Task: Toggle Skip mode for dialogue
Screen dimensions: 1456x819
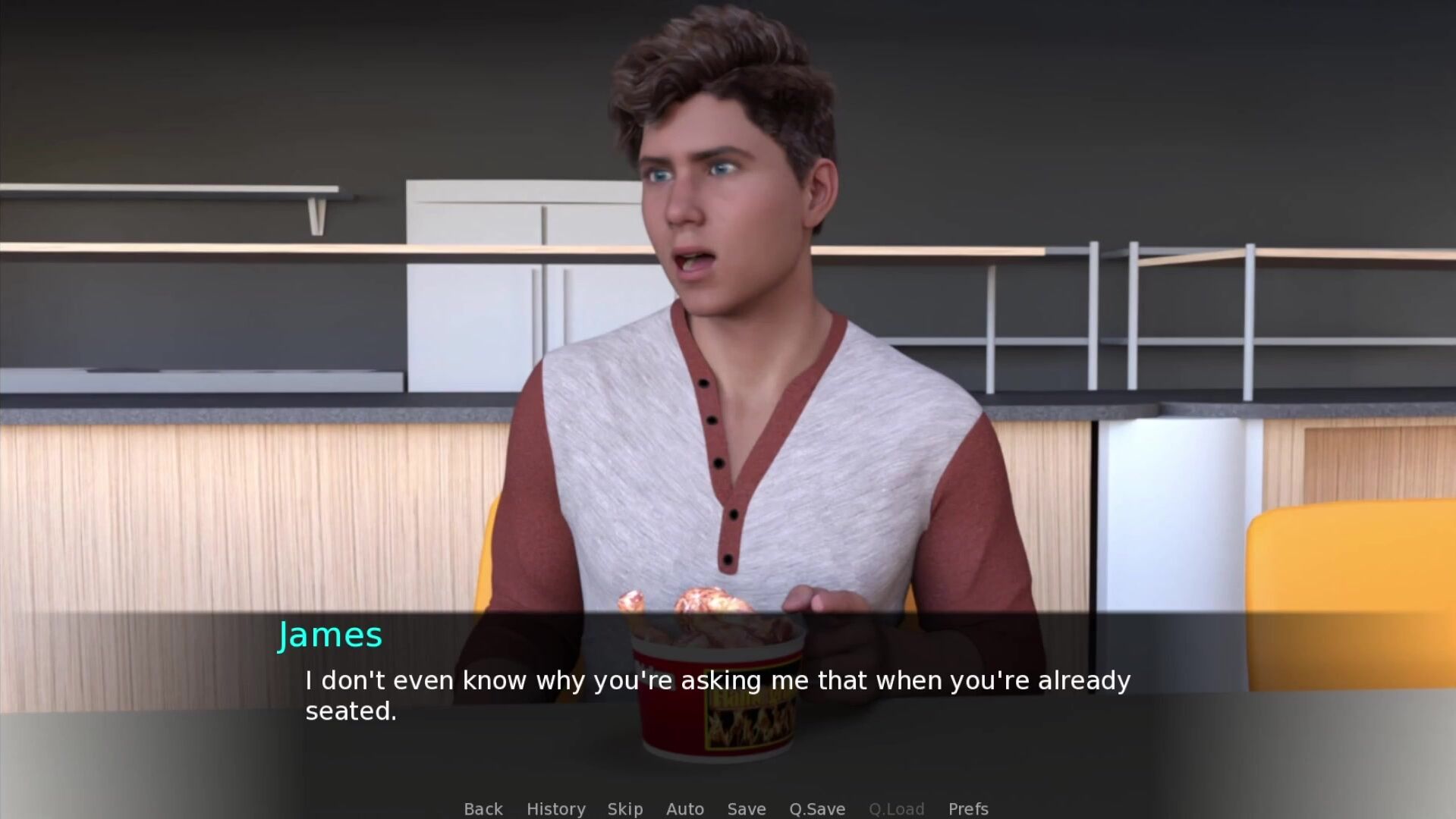Action: tap(624, 808)
